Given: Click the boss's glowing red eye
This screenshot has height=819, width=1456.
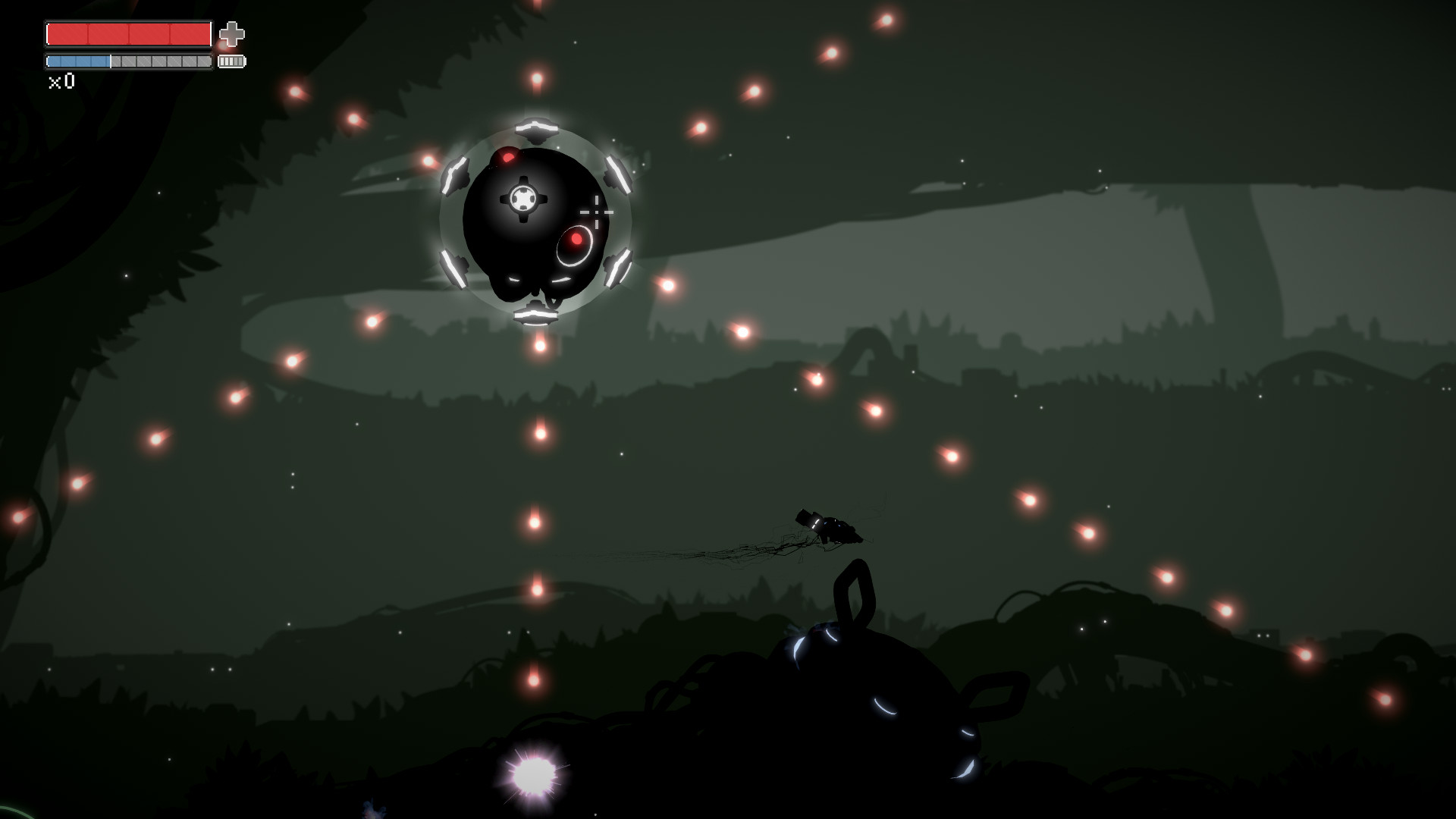Looking at the screenshot, I should 576,240.
